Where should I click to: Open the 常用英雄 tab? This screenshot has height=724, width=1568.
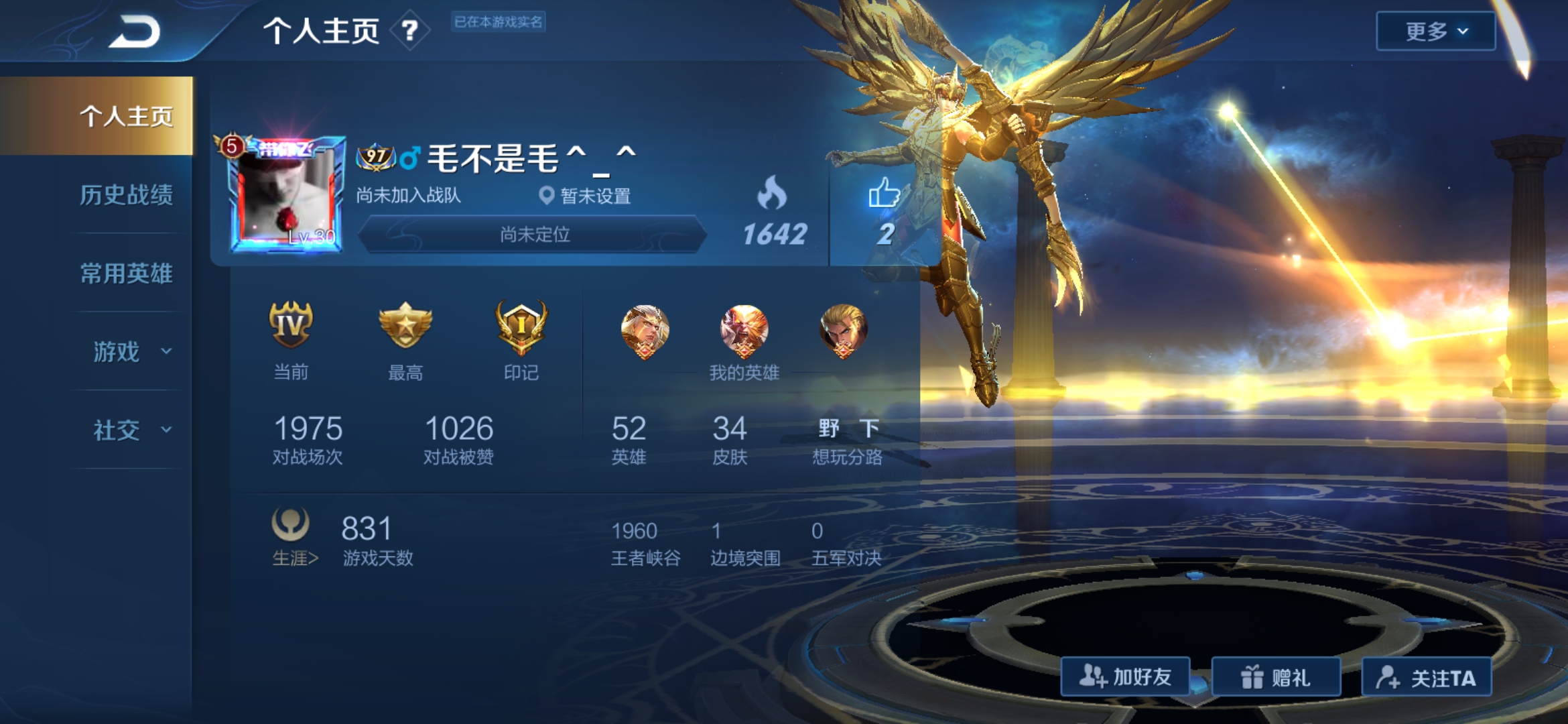pyautogui.click(x=127, y=273)
